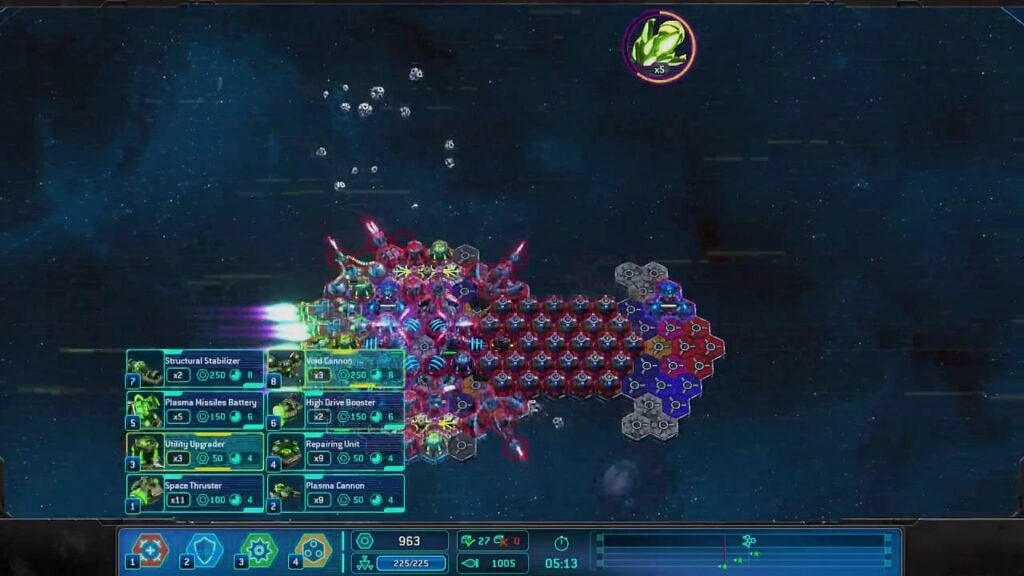Click the radar strip minimap

click(741, 552)
